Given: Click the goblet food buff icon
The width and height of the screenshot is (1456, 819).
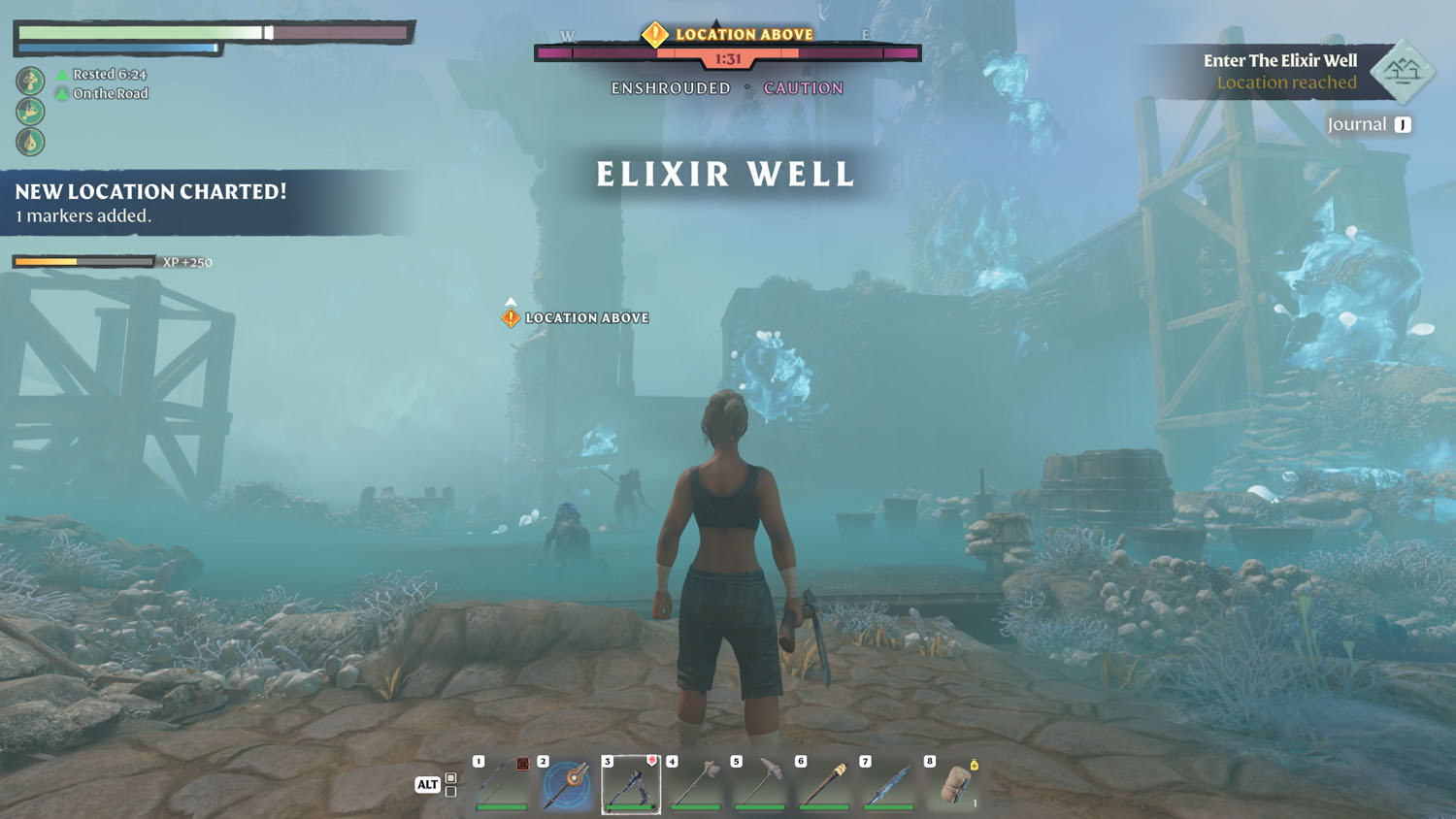Looking at the screenshot, I should [30, 112].
